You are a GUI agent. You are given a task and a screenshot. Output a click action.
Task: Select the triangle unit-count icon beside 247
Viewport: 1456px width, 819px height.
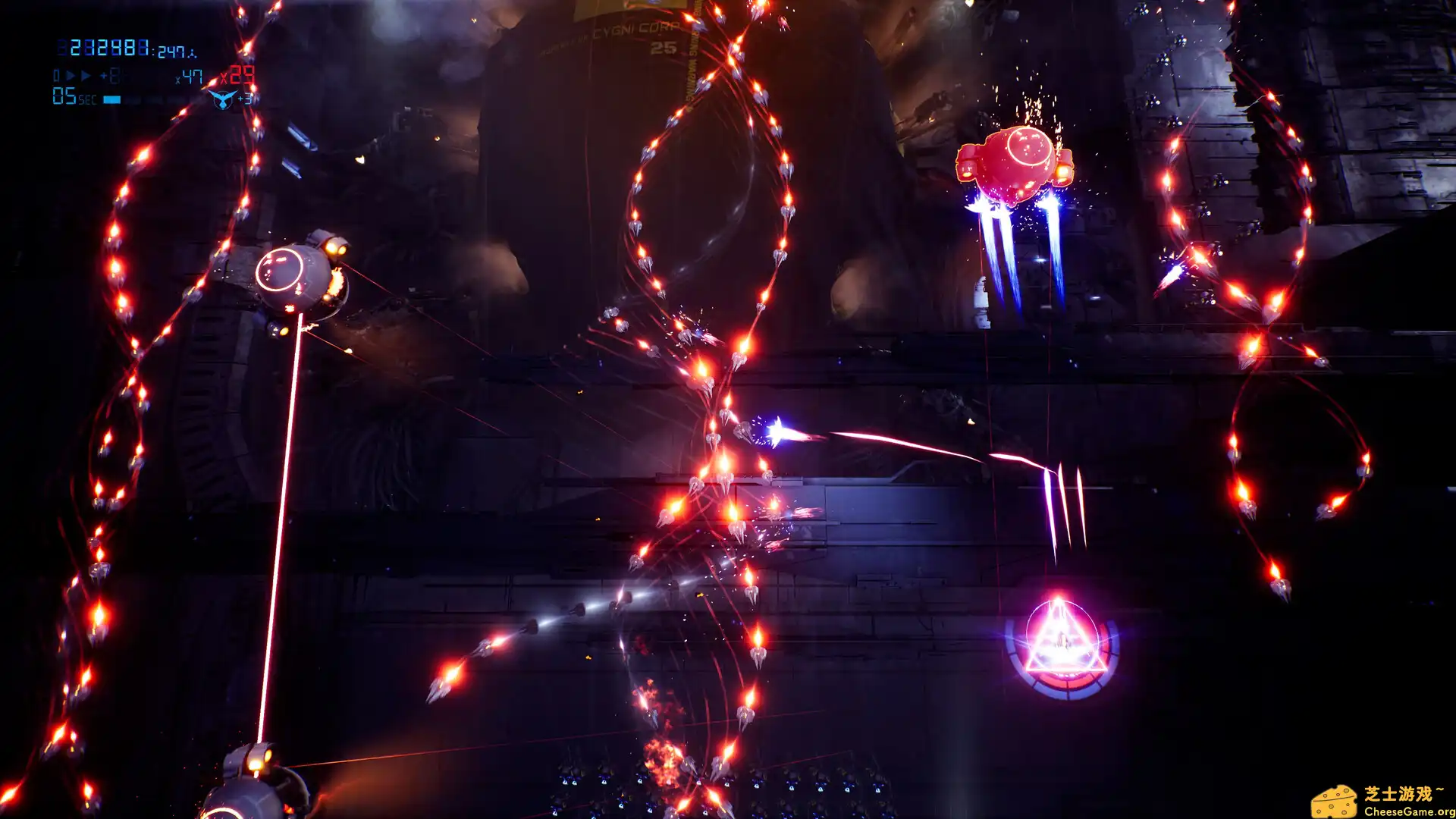pyautogui.click(x=193, y=55)
